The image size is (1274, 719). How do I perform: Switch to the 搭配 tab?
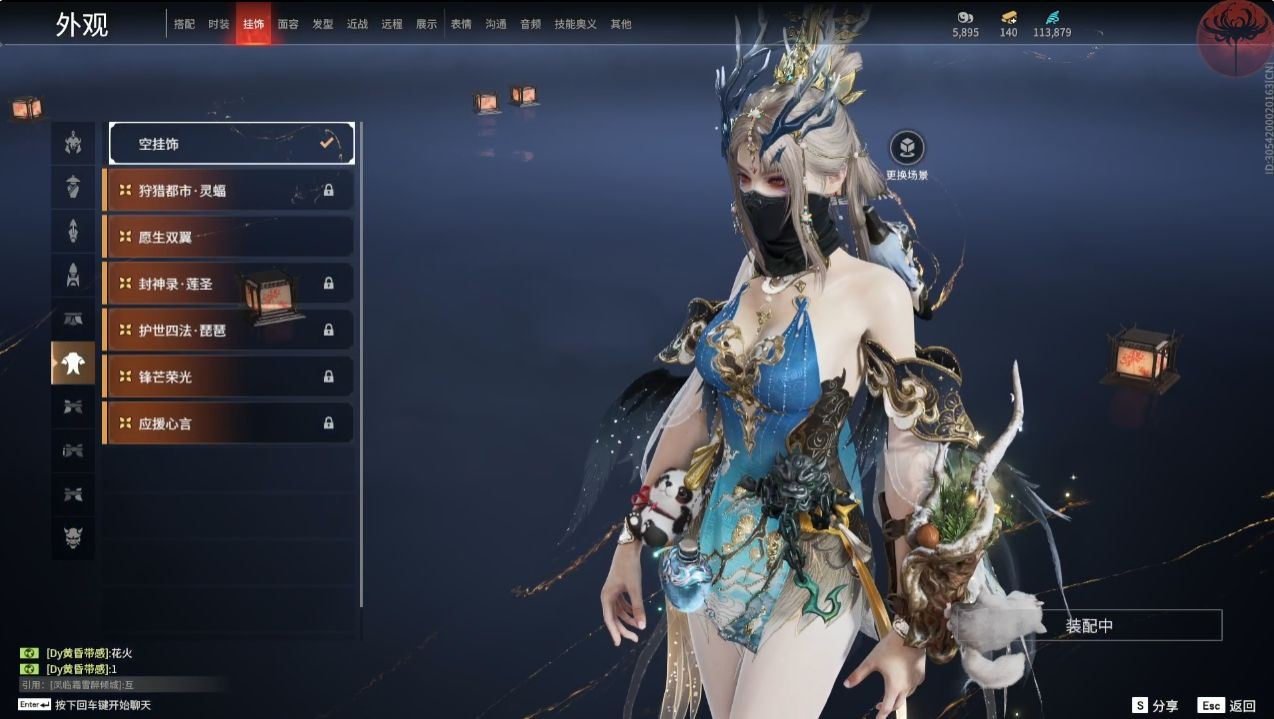(x=184, y=24)
